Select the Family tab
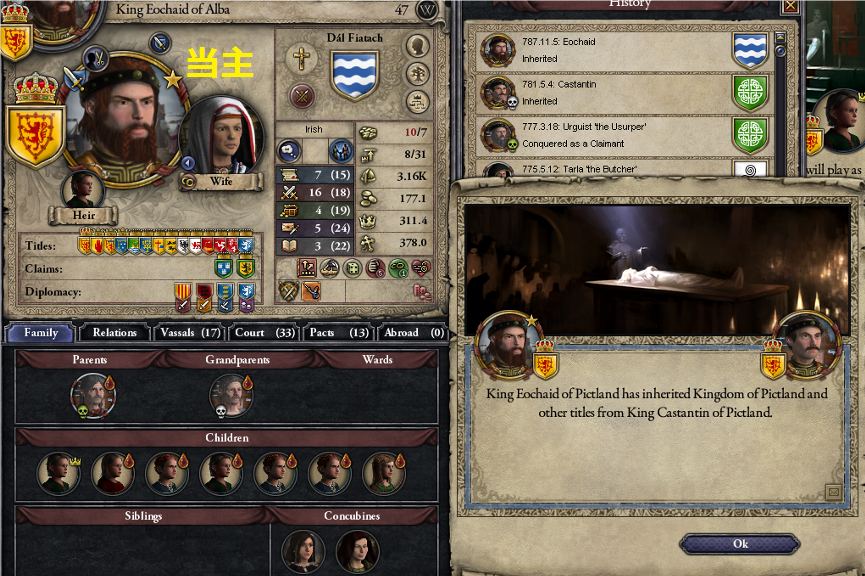The width and height of the screenshot is (865, 576). pos(41,333)
